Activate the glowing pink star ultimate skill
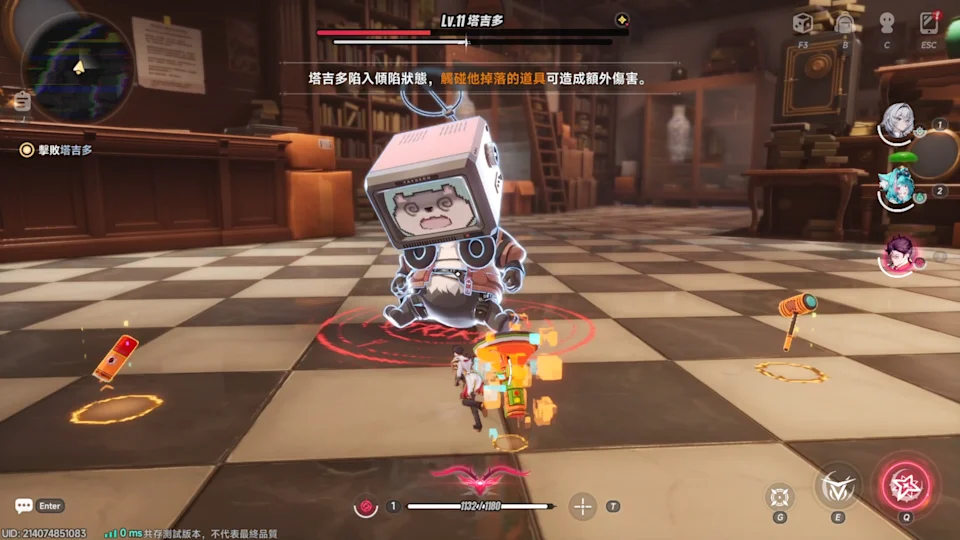Viewport: 960px width, 540px height. click(906, 487)
